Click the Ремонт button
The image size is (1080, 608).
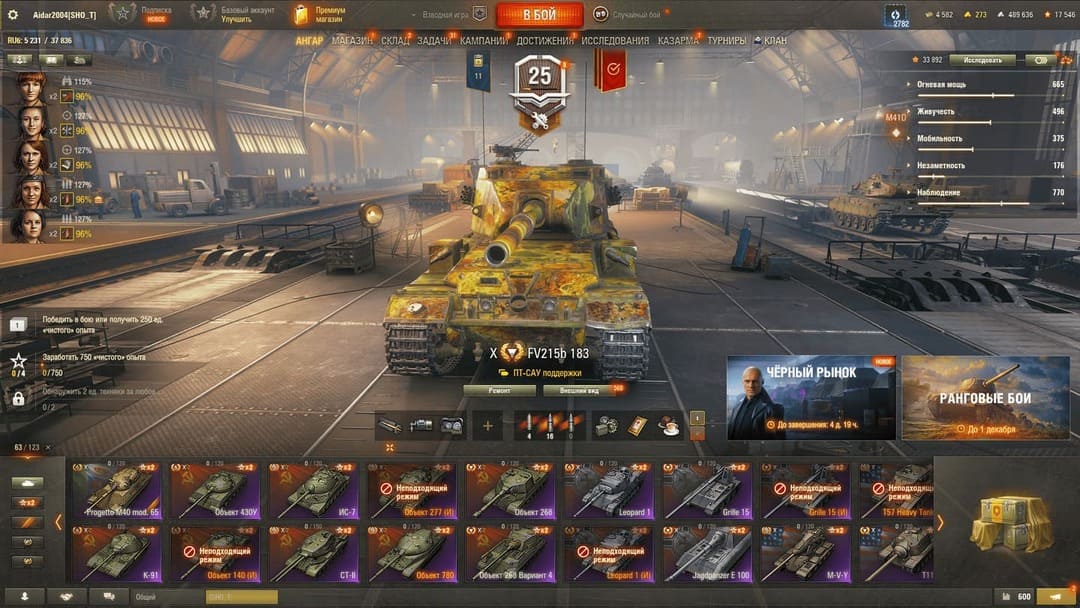pos(499,390)
